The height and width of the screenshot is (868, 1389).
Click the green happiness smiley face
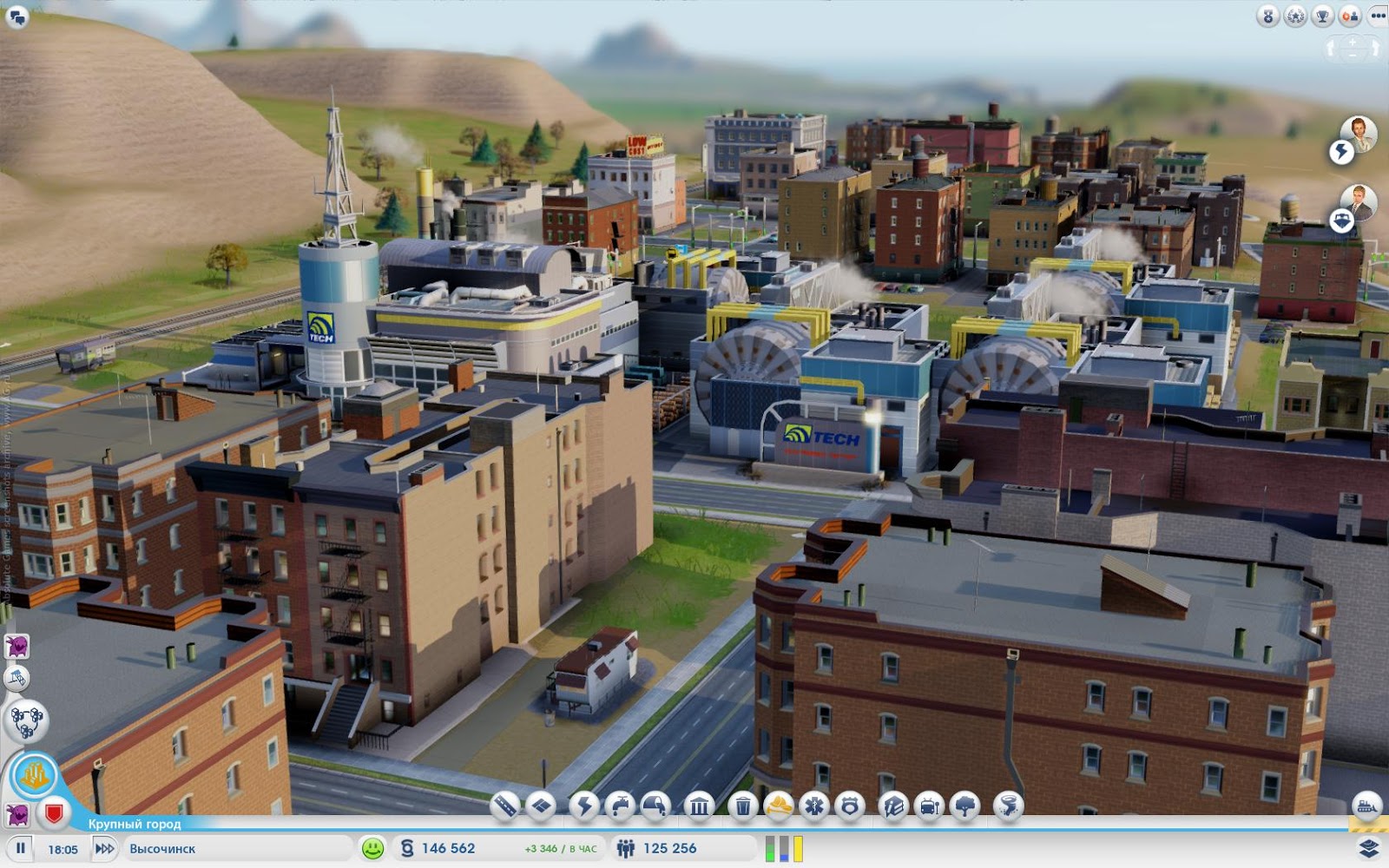tap(373, 849)
